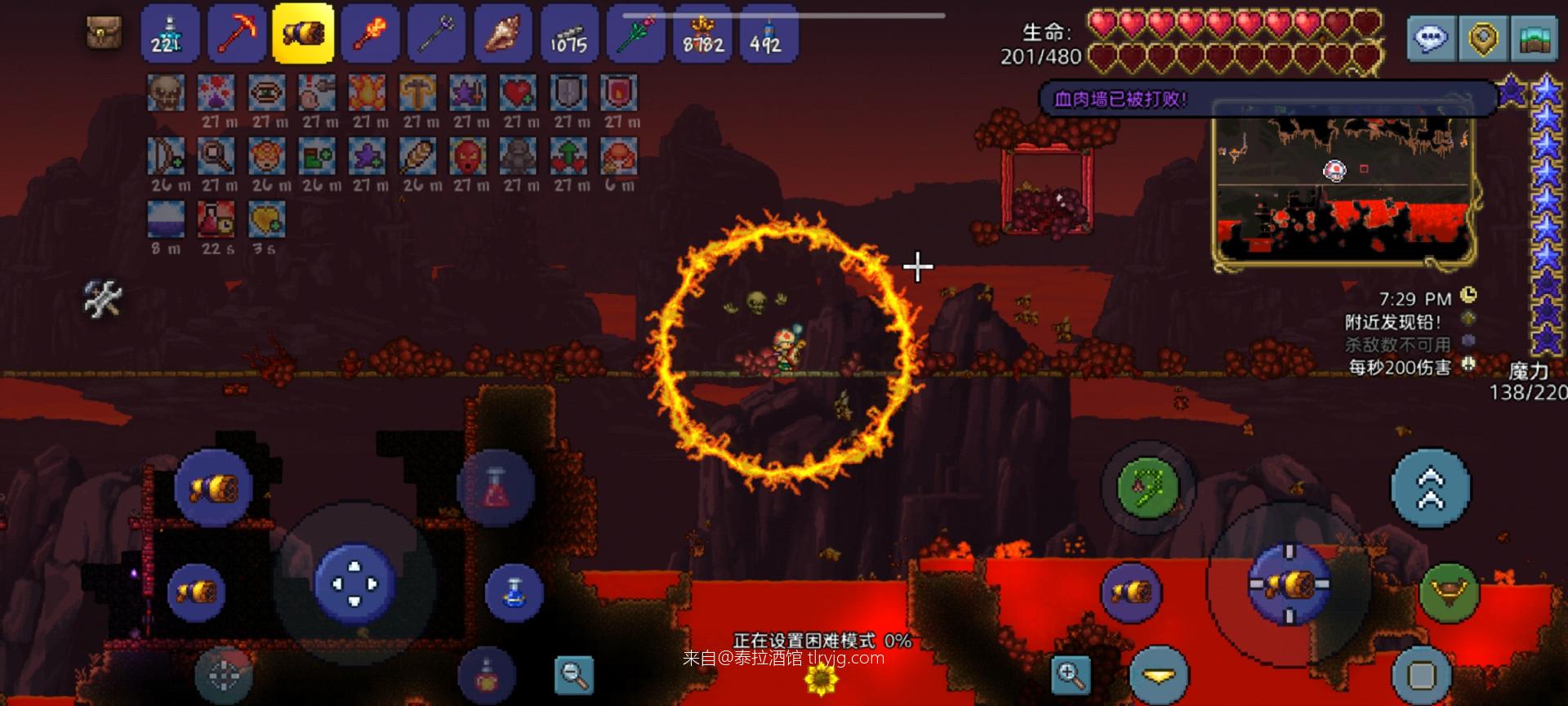This screenshot has width=1568, height=706.
Task: Tap the jump double-arrow button
Action: 1431,488
